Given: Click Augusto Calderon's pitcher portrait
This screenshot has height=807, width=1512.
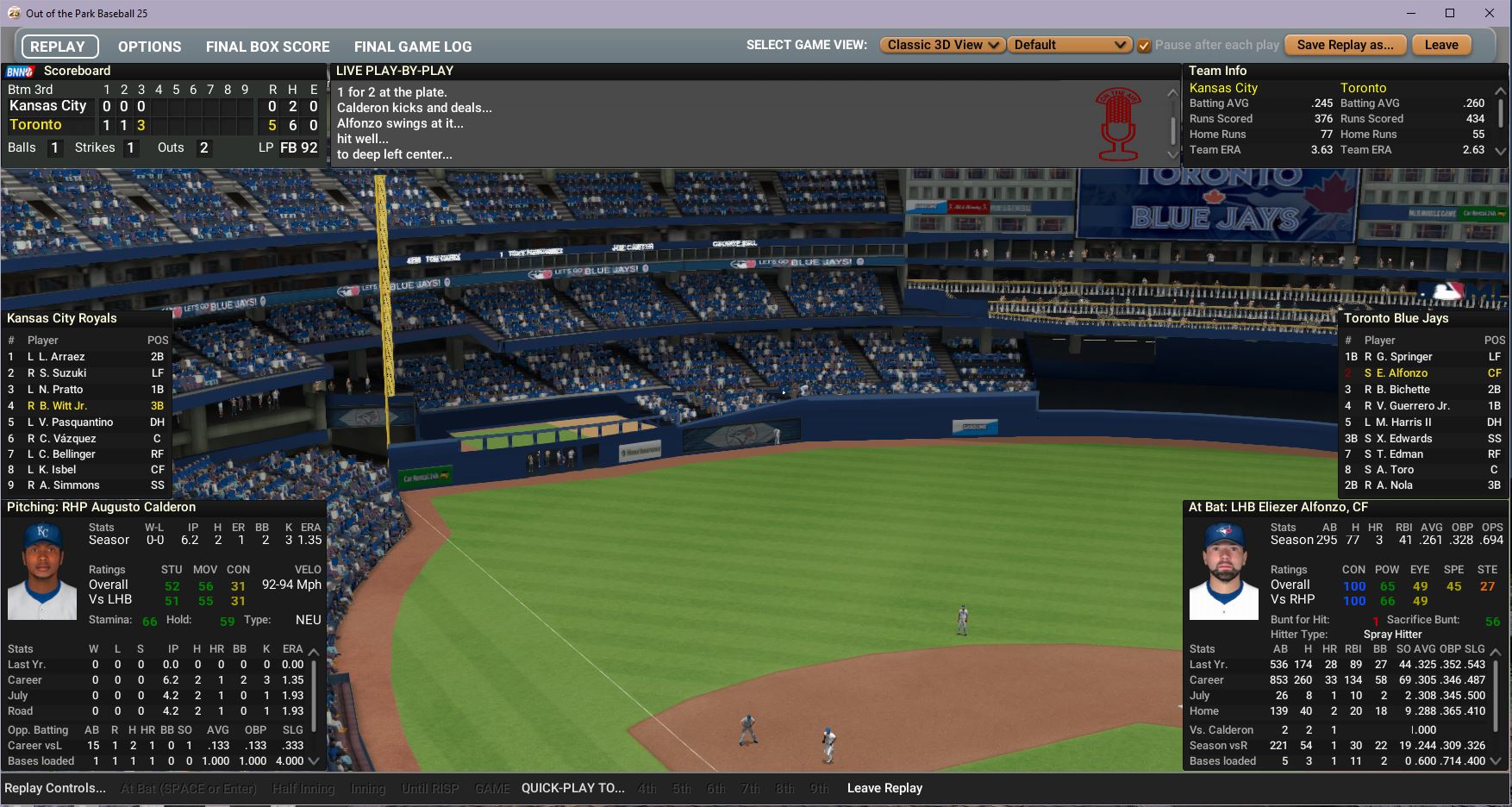Looking at the screenshot, I should coord(42,571).
